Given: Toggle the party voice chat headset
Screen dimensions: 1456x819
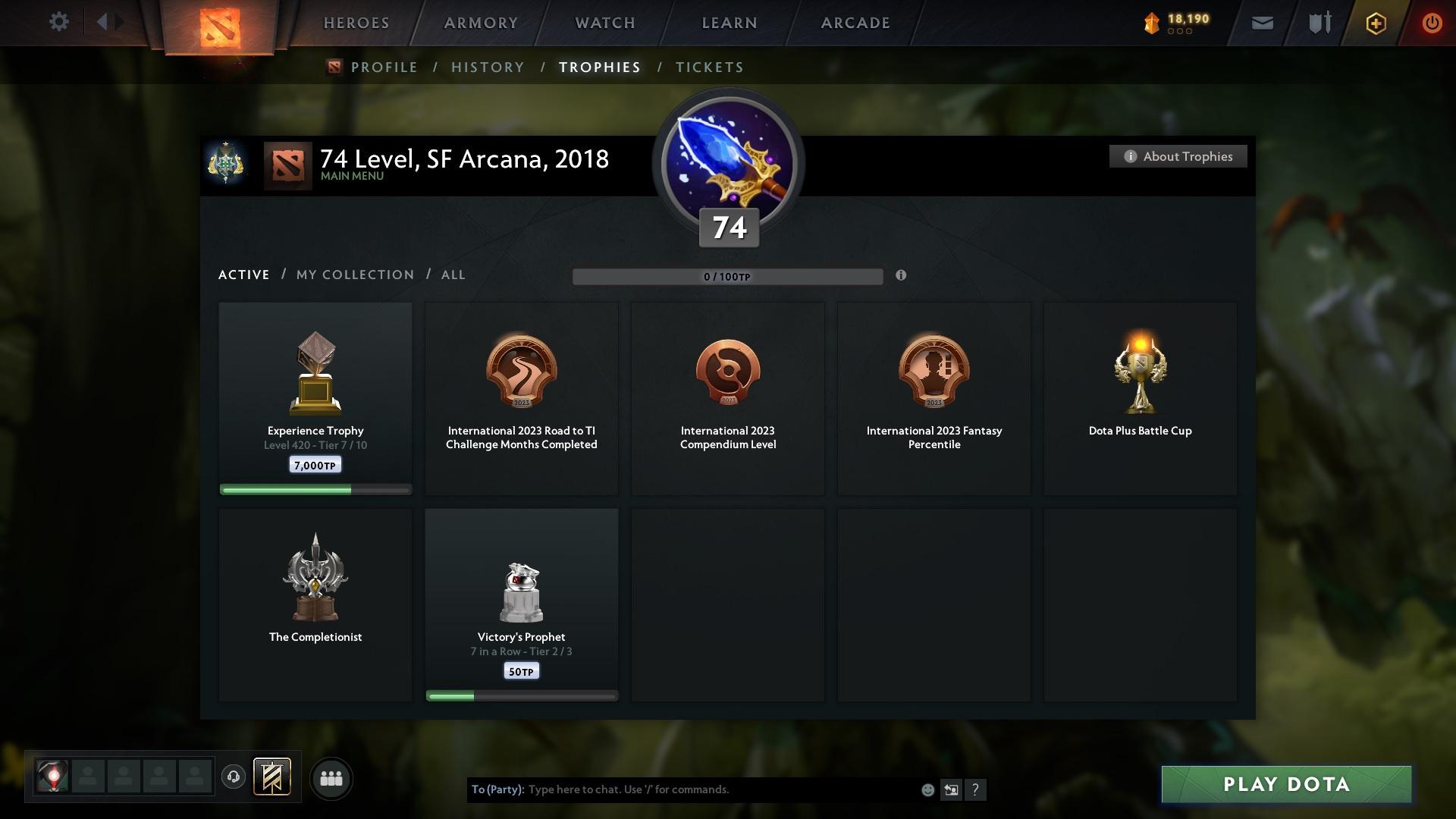Looking at the screenshot, I should click(233, 778).
